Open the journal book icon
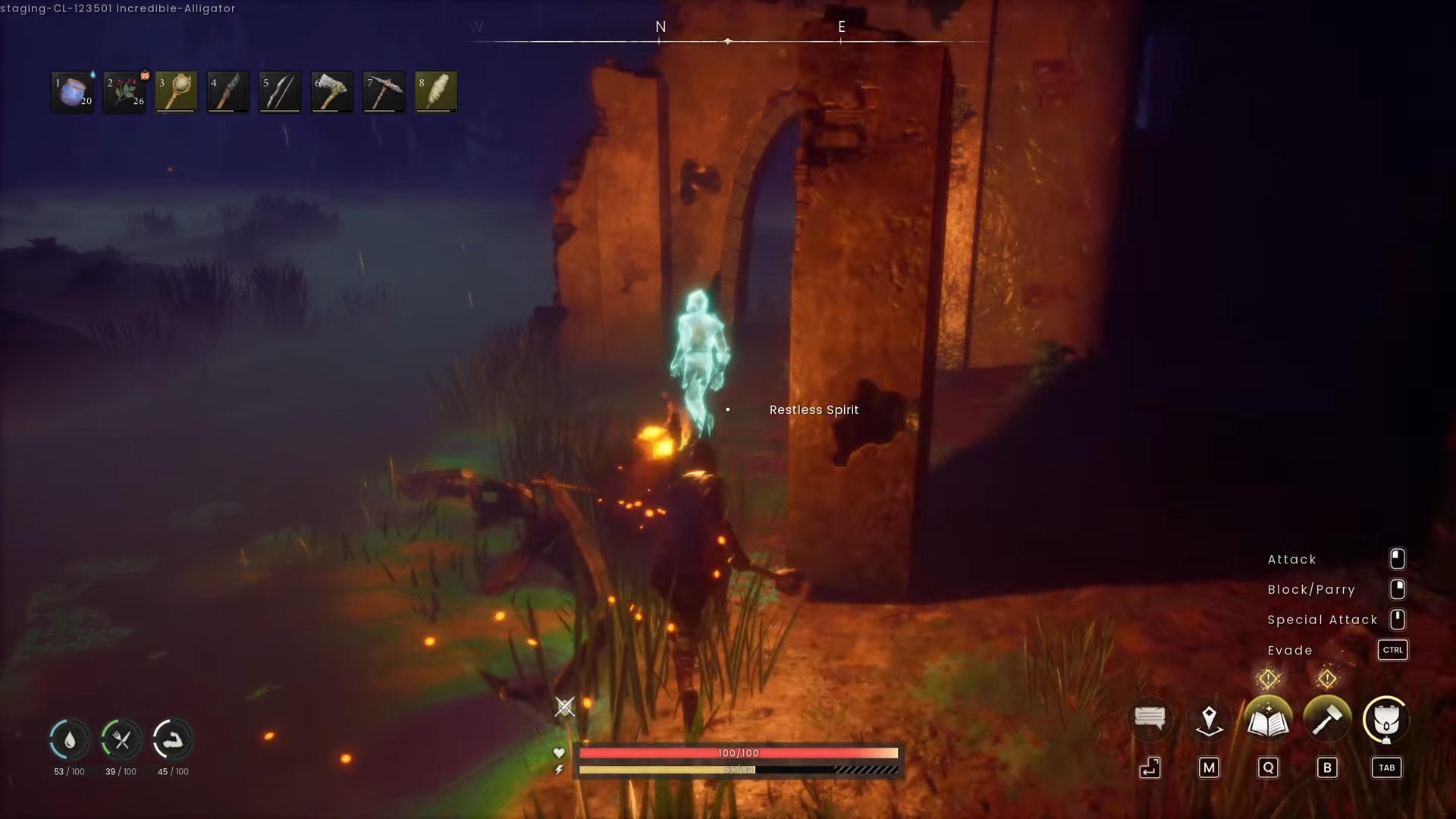 point(1268,720)
